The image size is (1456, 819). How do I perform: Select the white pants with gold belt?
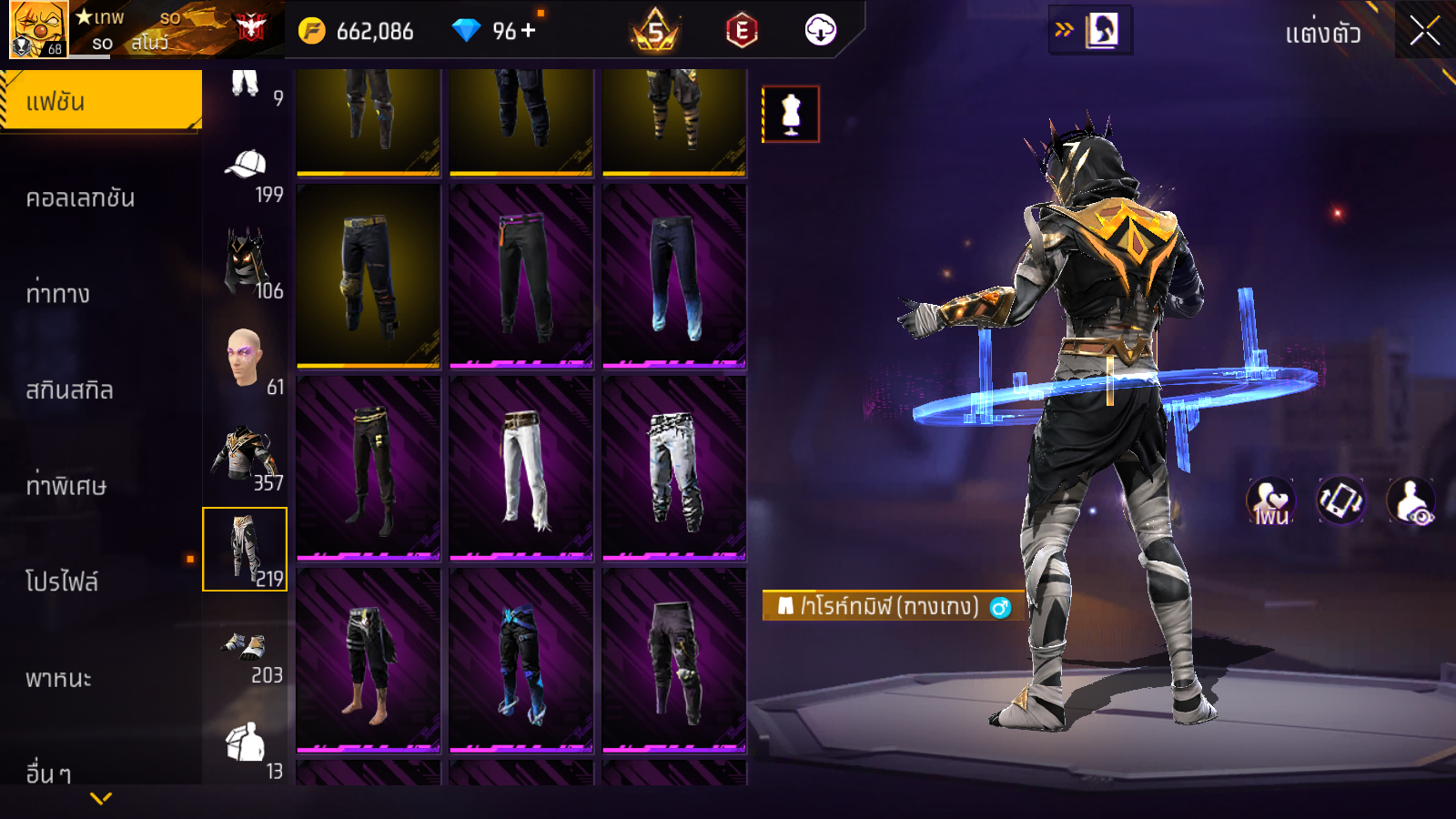521,468
